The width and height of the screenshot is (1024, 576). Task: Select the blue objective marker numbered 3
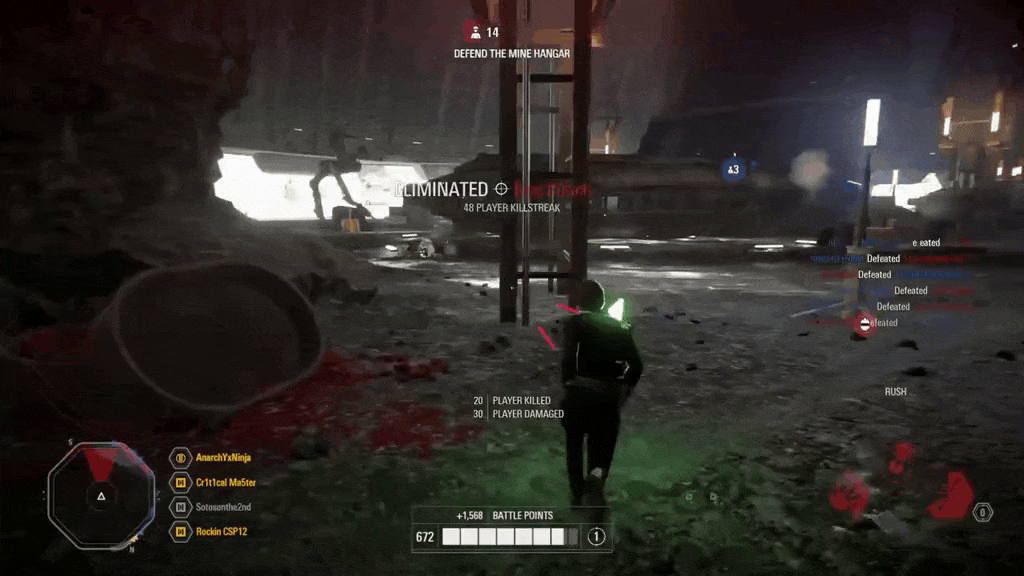pos(733,170)
